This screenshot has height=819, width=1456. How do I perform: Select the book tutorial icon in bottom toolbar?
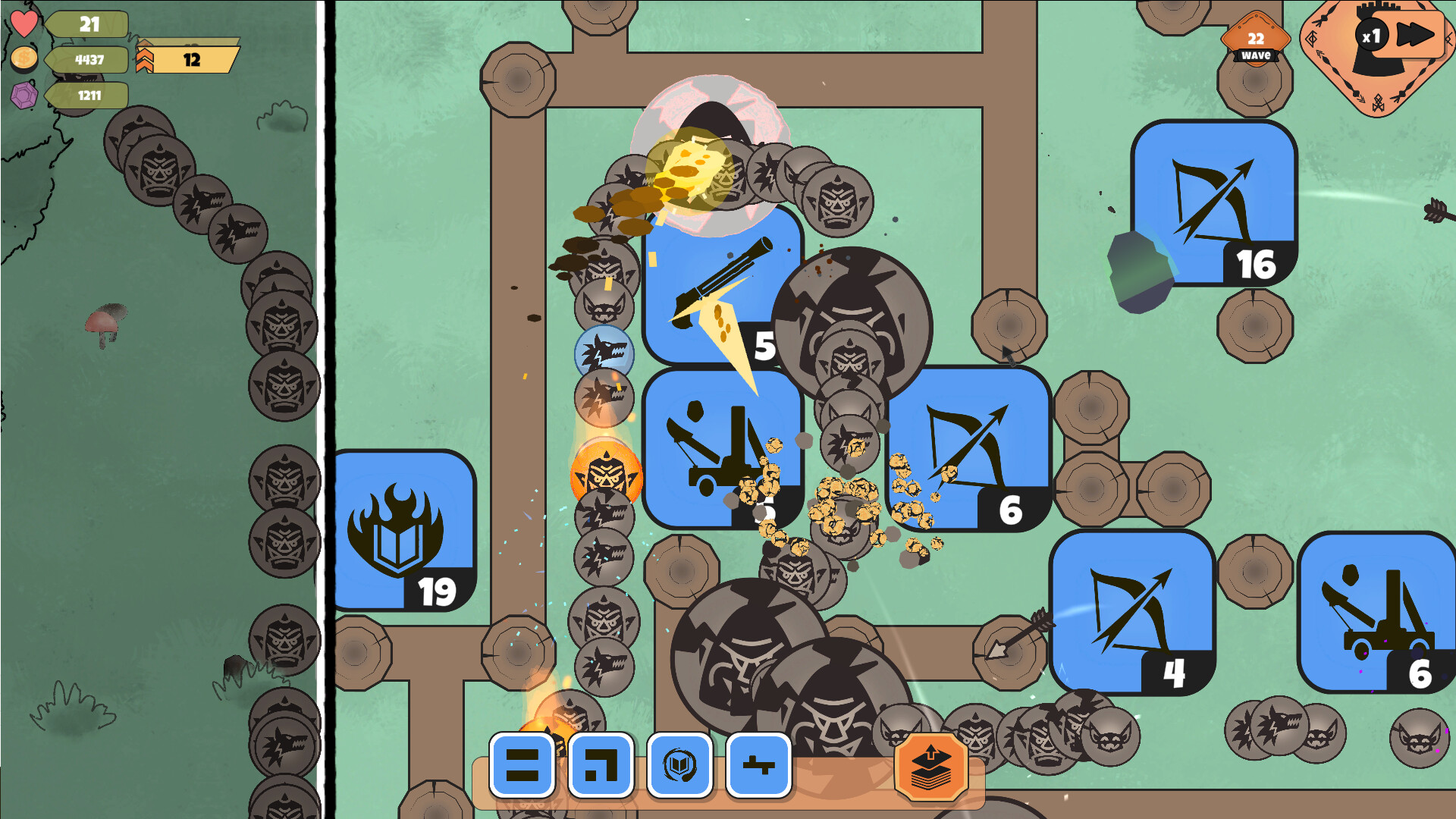pos(679,766)
